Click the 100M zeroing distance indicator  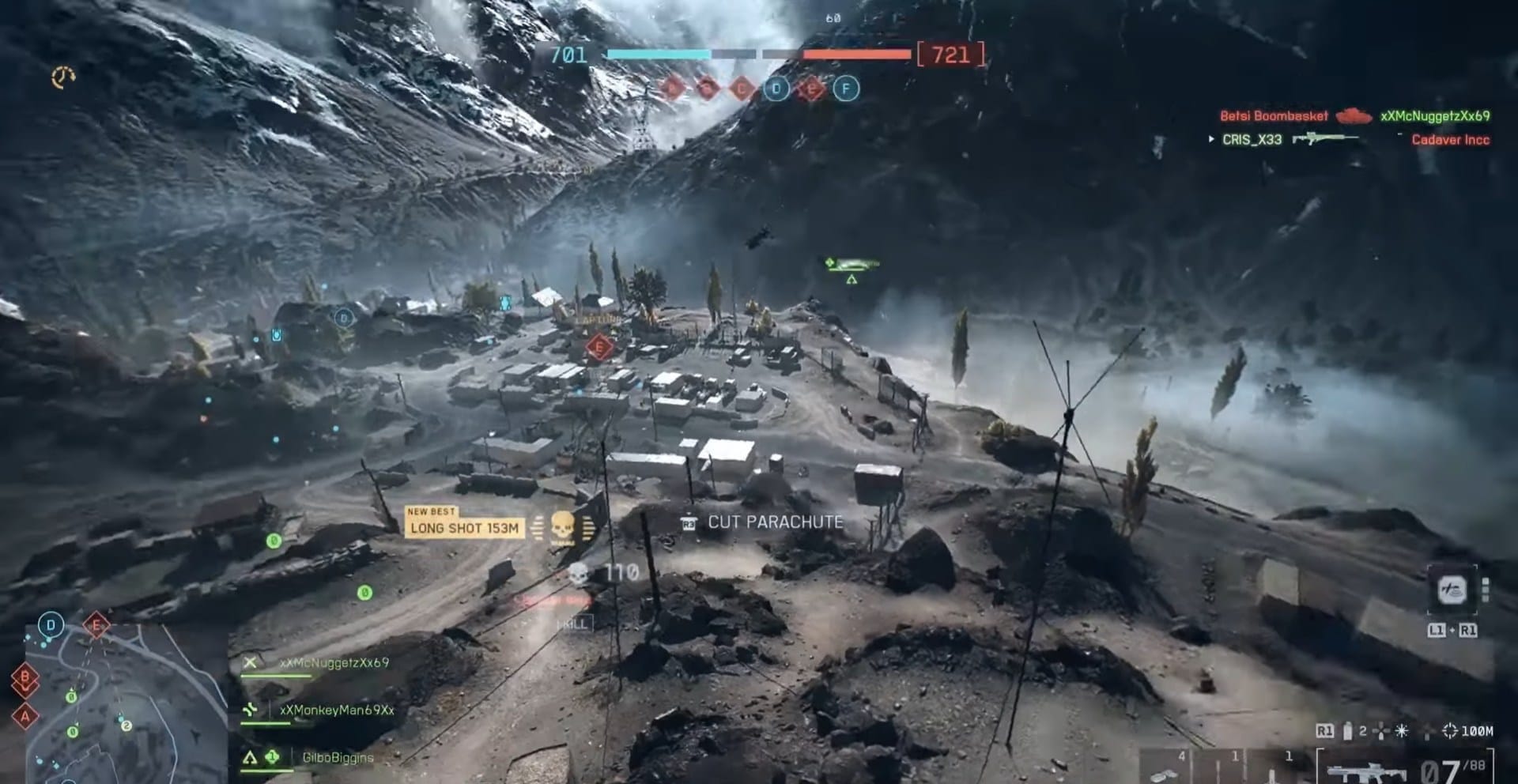1468,731
